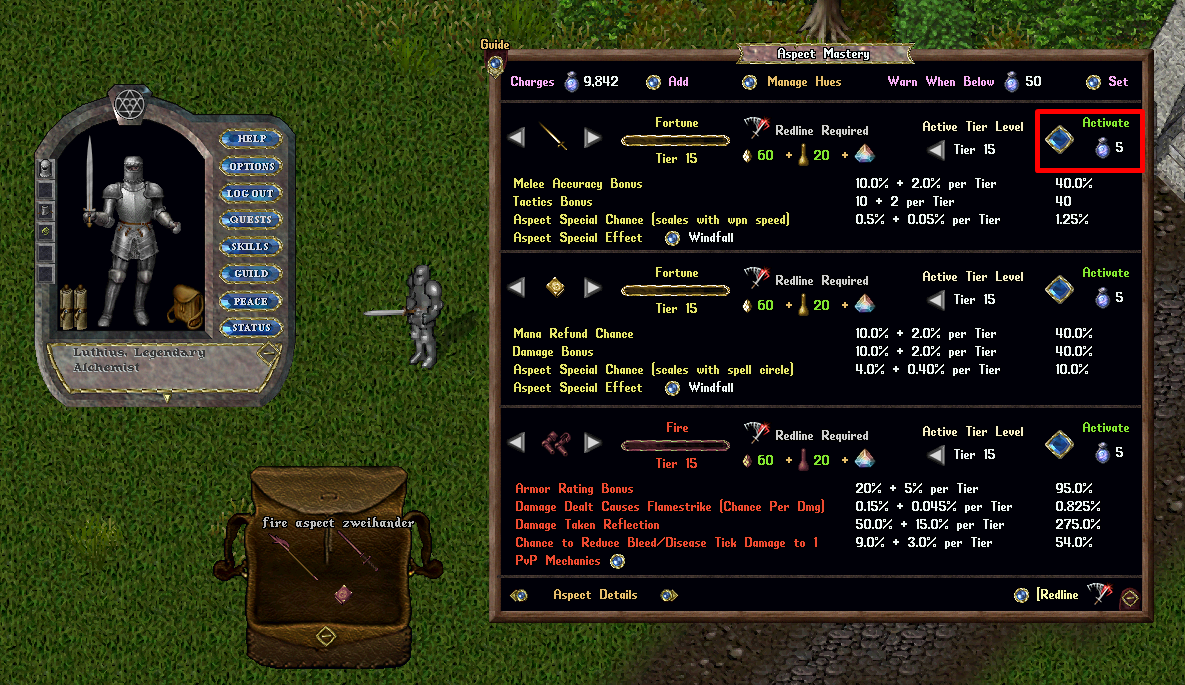Open the Options menu
The width and height of the screenshot is (1185, 685).
tap(250, 166)
